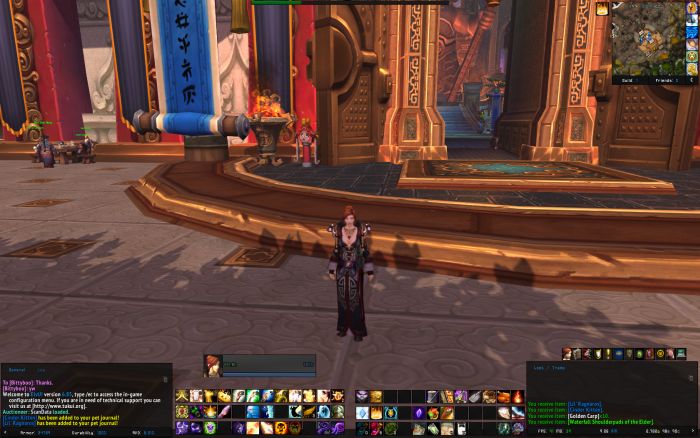Screen dimensions: 700x438
Task: Switch to the Loot / Trade tab
Action: pos(547,369)
